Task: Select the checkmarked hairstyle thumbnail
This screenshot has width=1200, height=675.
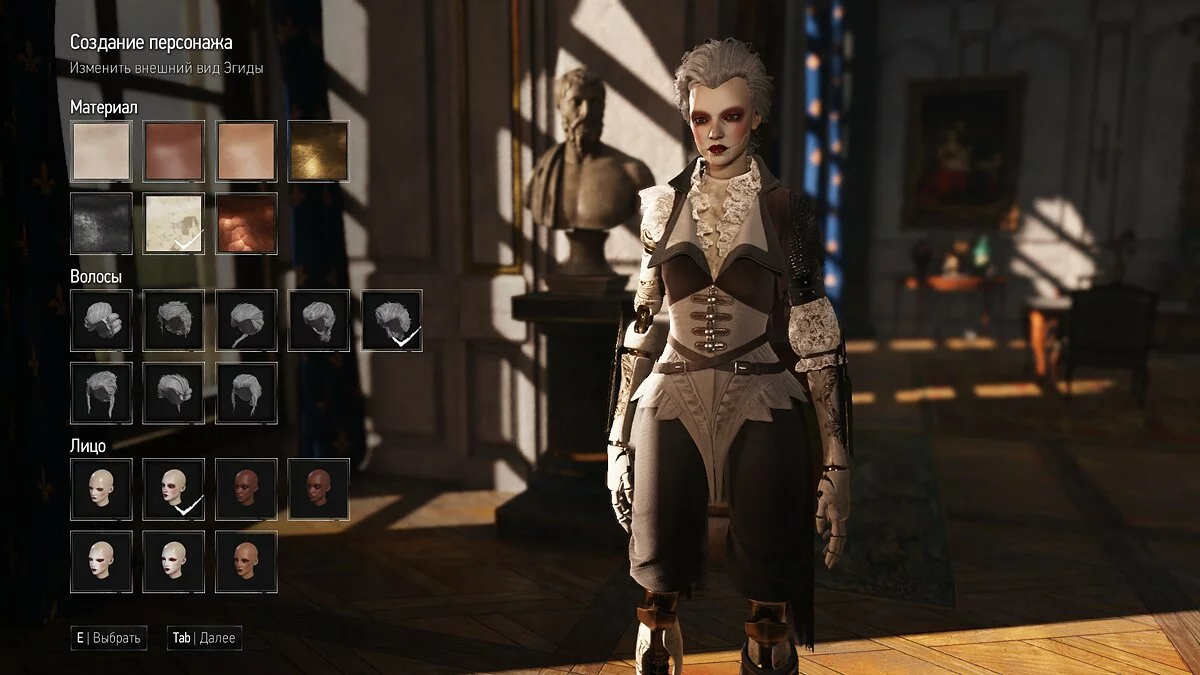Action: click(x=391, y=320)
